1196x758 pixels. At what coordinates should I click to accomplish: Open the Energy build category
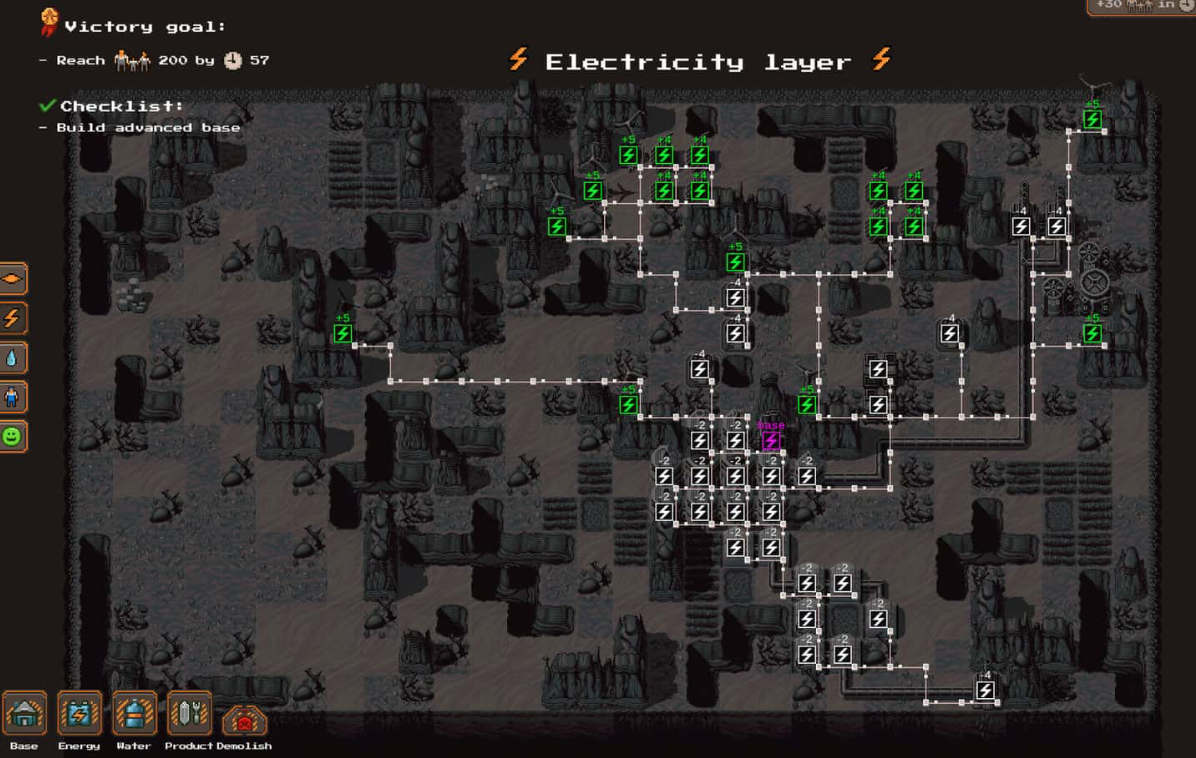(x=79, y=715)
